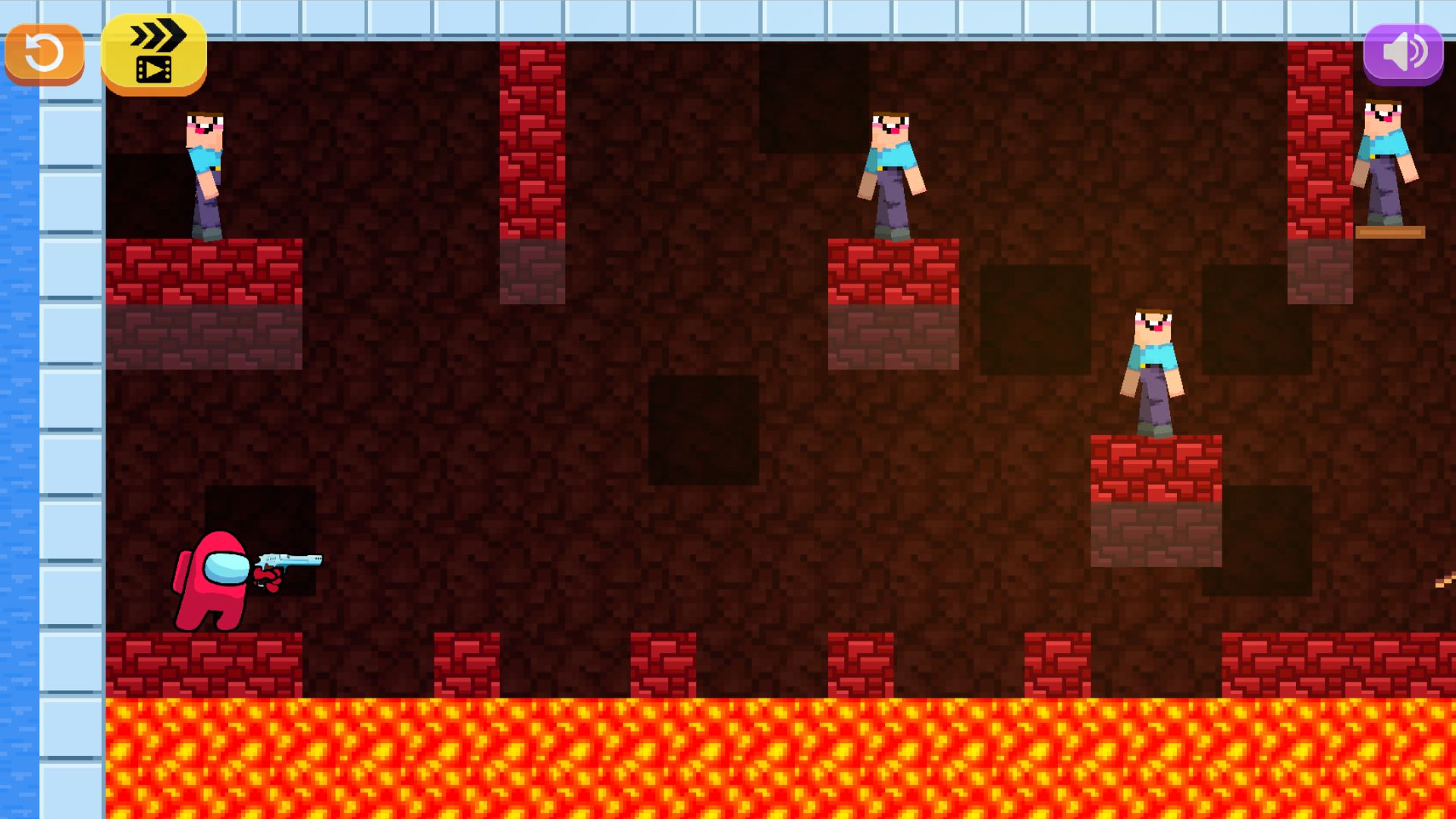
Task: Open the restart options via circular arrow
Action: click(x=43, y=52)
